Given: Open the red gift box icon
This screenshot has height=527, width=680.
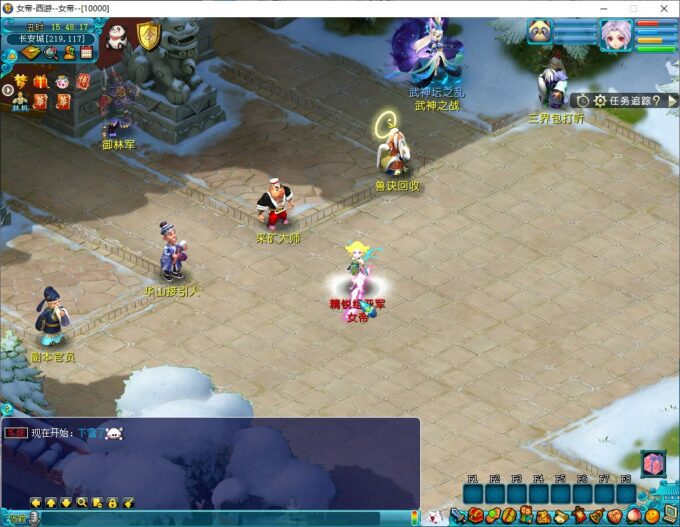Looking at the screenshot, I should (x=40, y=82).
